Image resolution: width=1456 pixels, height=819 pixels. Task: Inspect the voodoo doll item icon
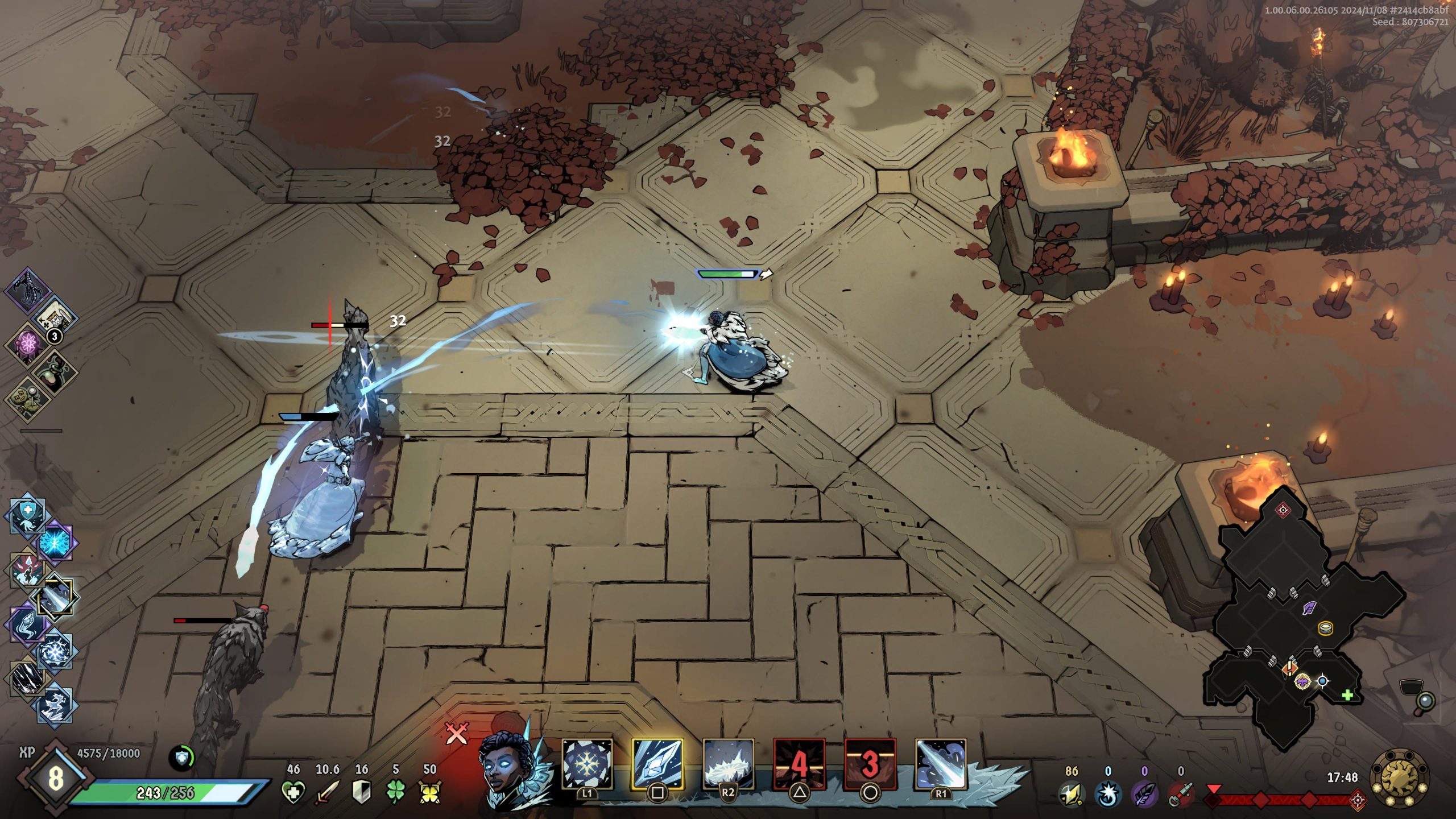(27, 398)
